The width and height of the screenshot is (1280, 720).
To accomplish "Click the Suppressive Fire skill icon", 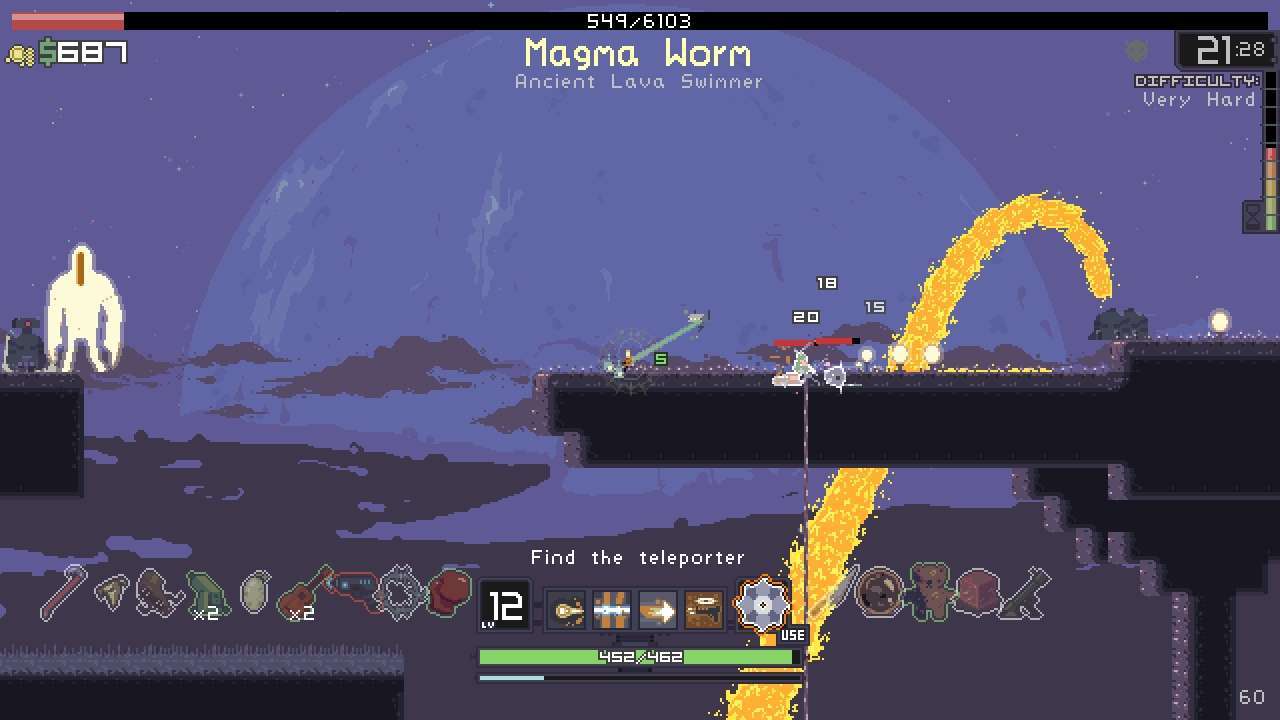I will point(702,606).
